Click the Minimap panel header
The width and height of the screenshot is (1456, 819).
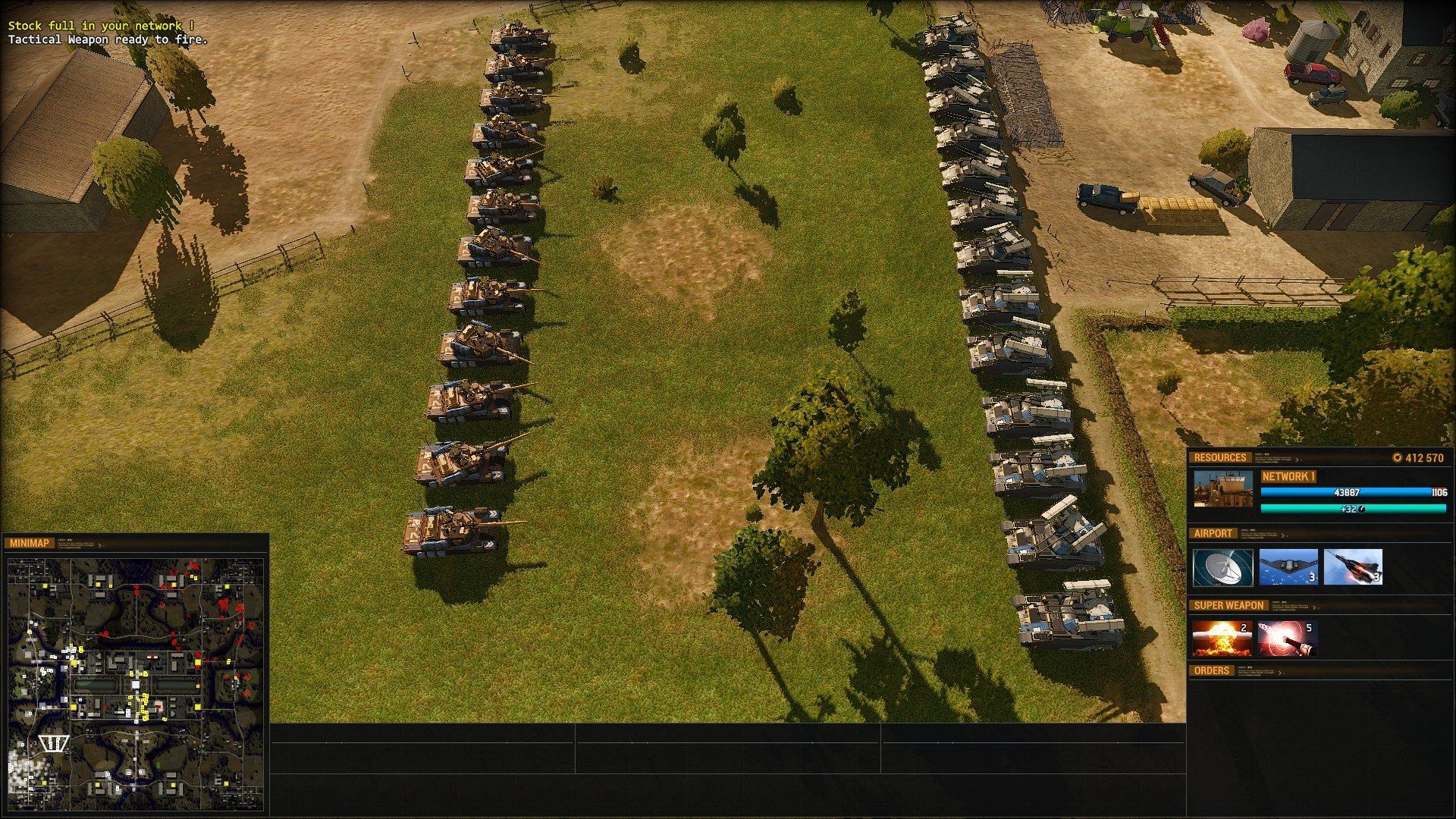tap(30, 543)
